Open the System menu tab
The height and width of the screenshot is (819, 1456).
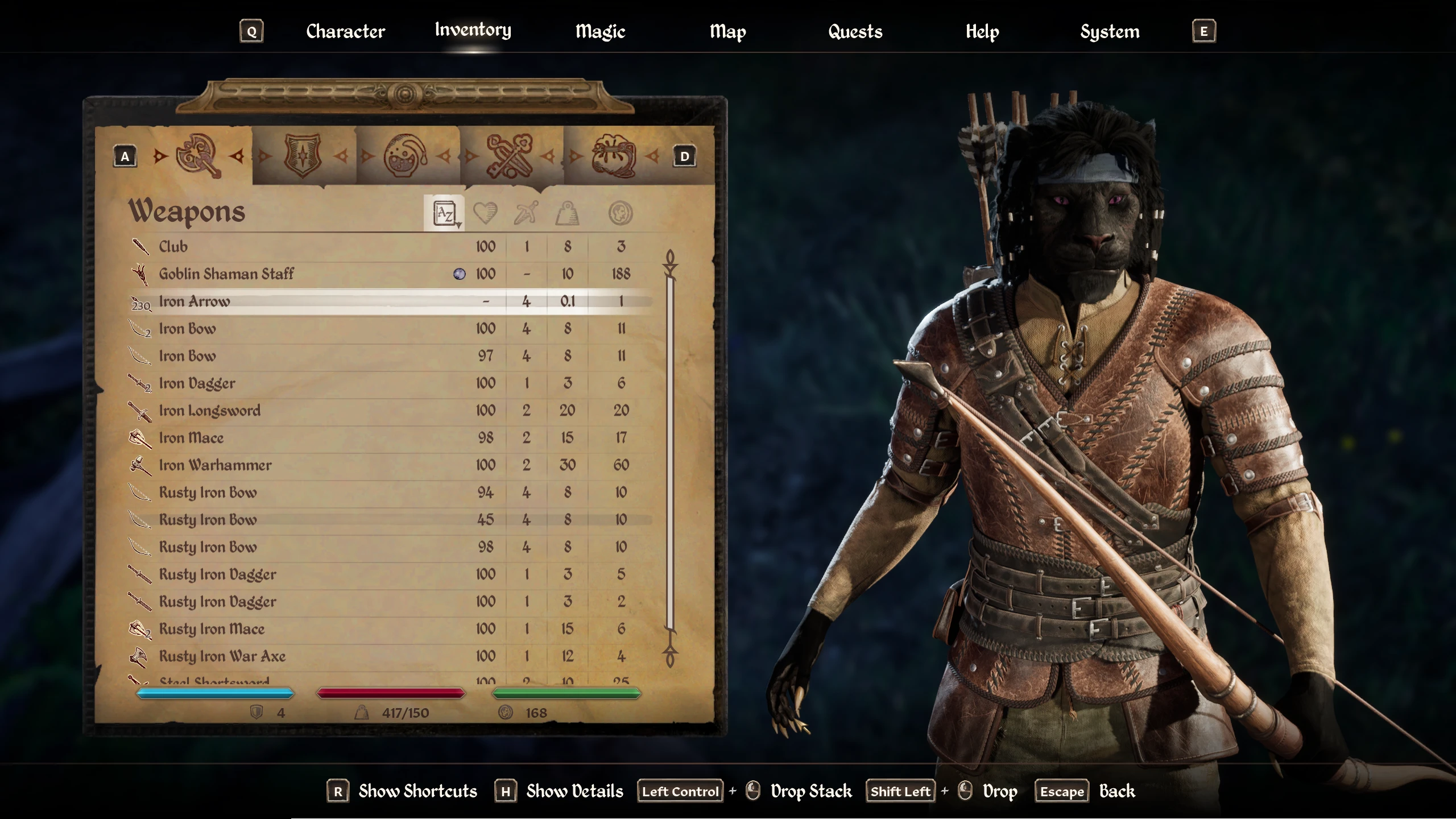1110,31
